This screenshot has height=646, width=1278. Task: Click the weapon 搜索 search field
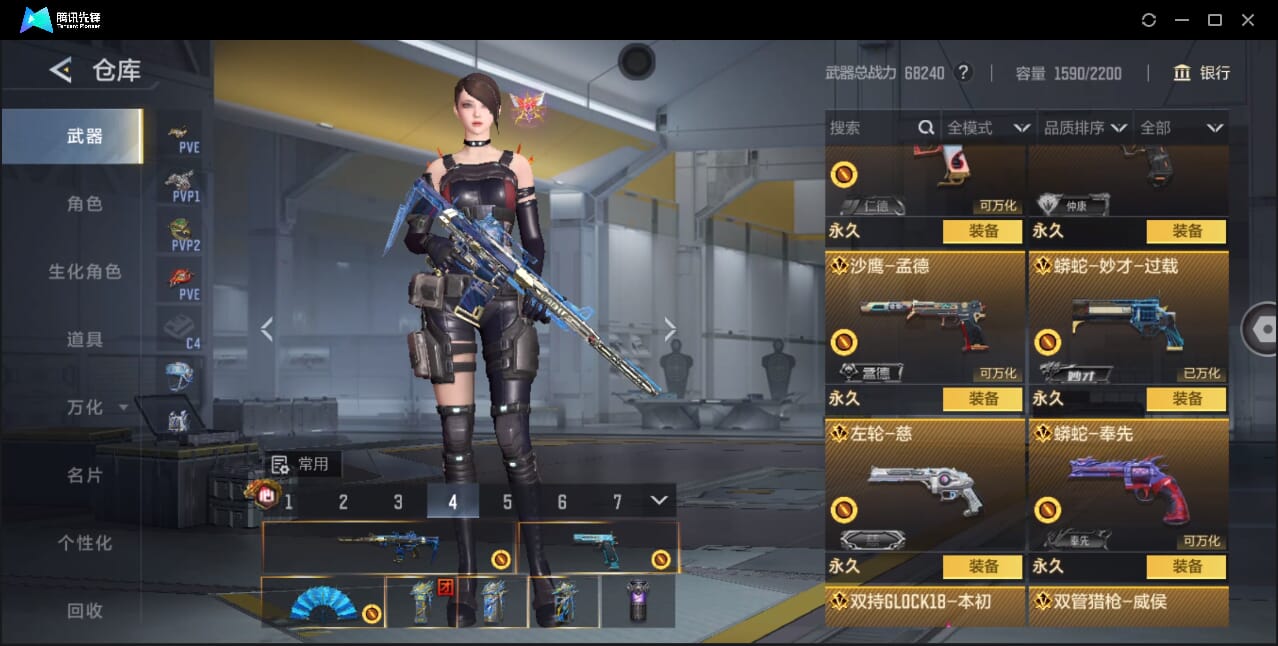point(870,128)
